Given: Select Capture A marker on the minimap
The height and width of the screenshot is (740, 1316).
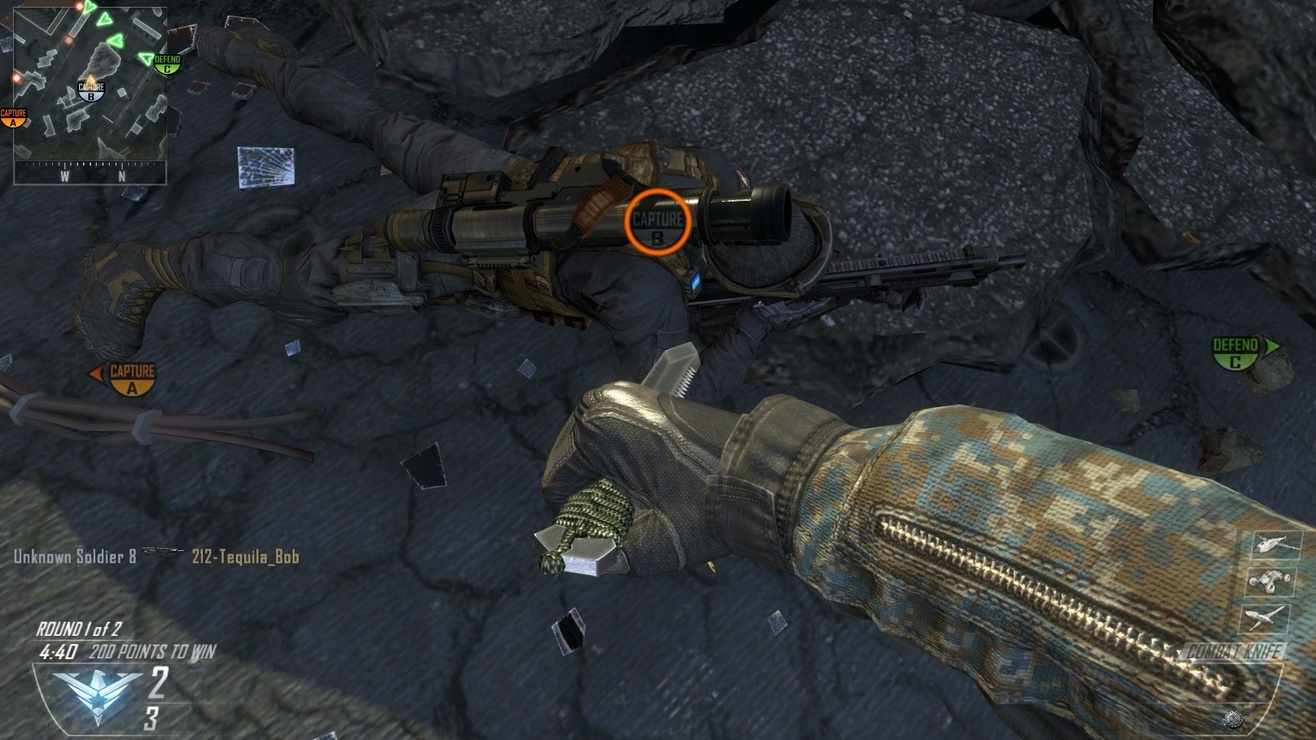Looking at the screenshot, I should [14, 117].
